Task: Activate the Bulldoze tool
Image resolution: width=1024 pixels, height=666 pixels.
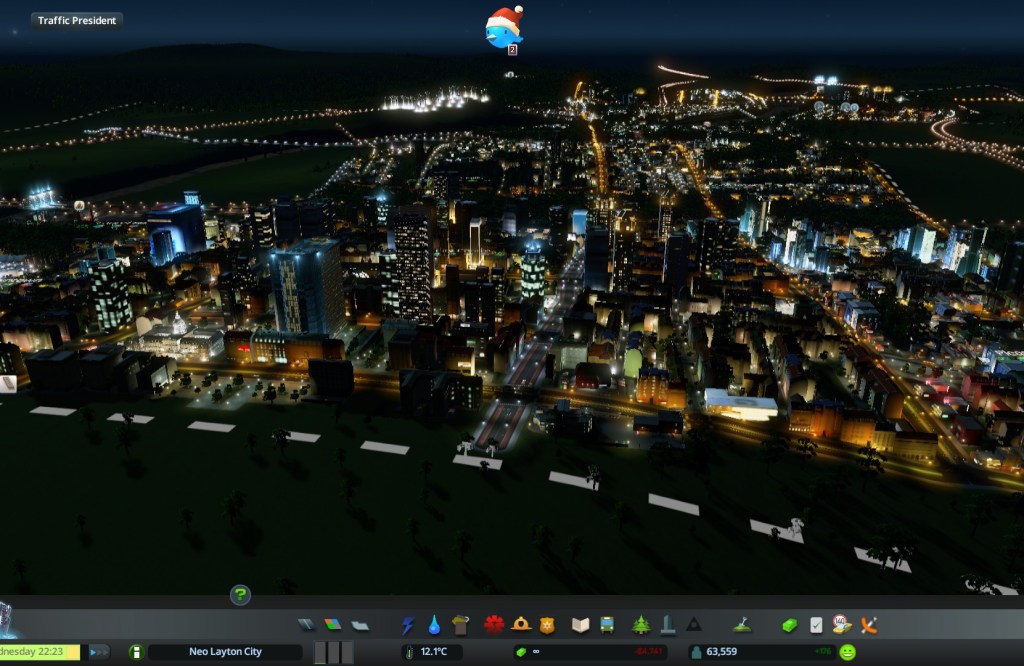Action: point(869,625)
